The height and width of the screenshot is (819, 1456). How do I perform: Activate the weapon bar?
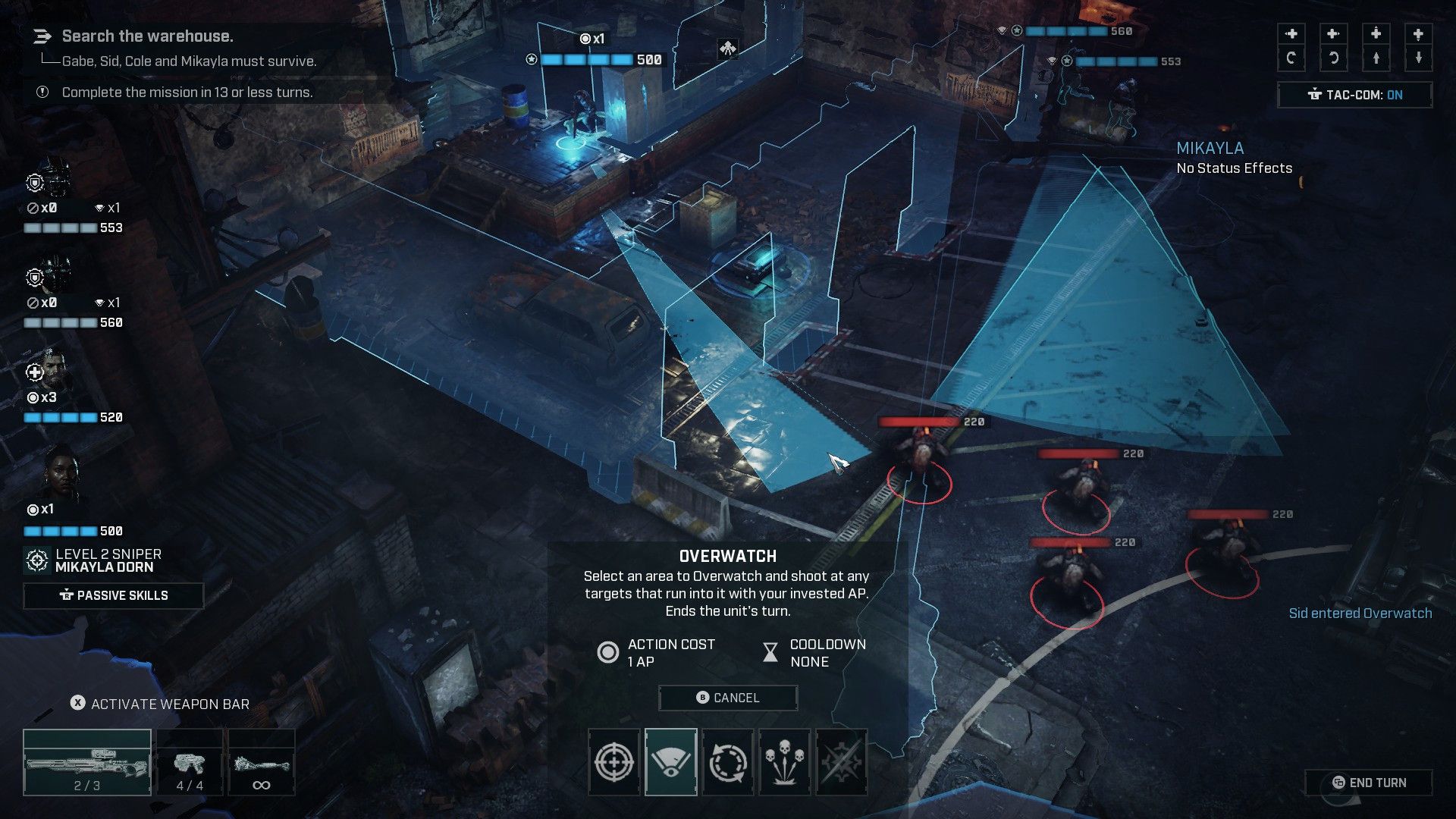[x=155, y=704]
